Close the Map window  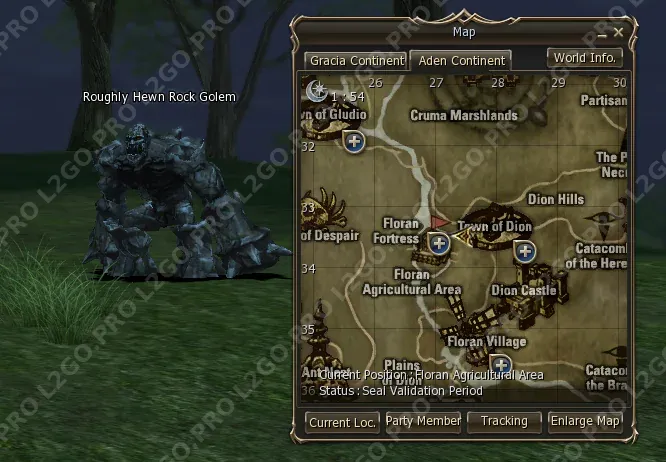click(619, 32)
